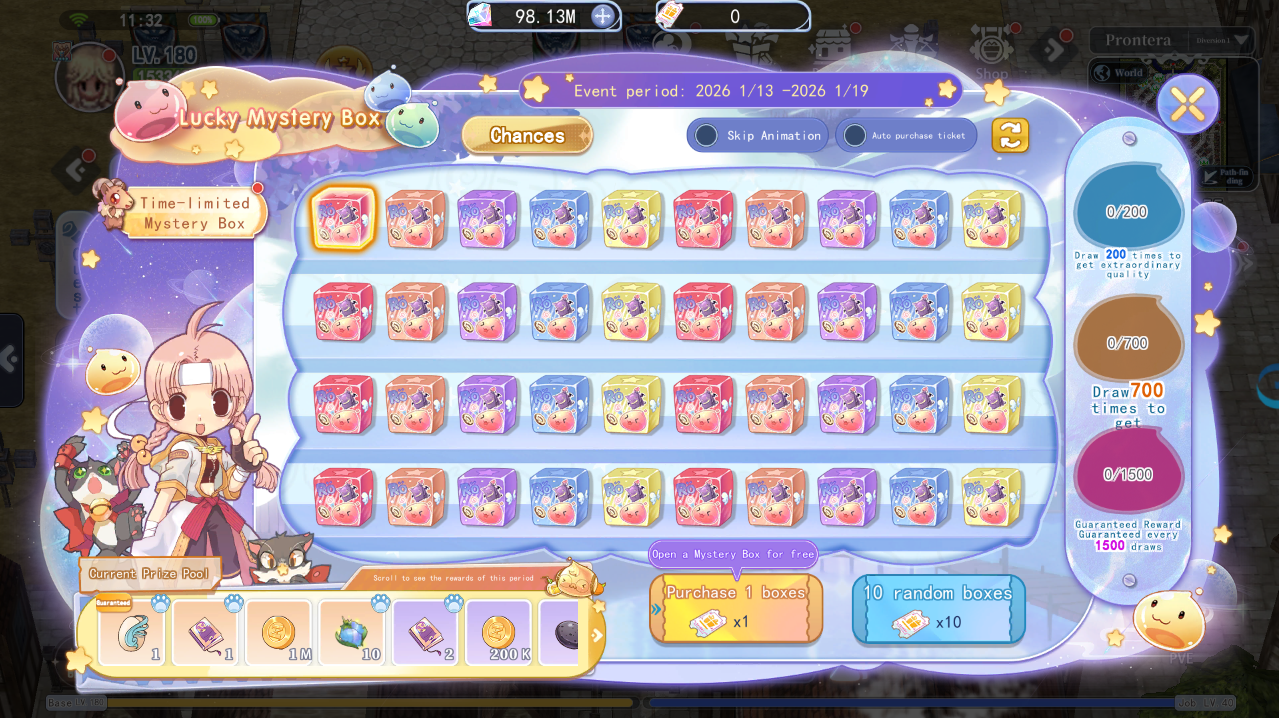This screenshot has height=718, width=1279.
Task: Toggle the Skip Animation option
Action: 707,135
